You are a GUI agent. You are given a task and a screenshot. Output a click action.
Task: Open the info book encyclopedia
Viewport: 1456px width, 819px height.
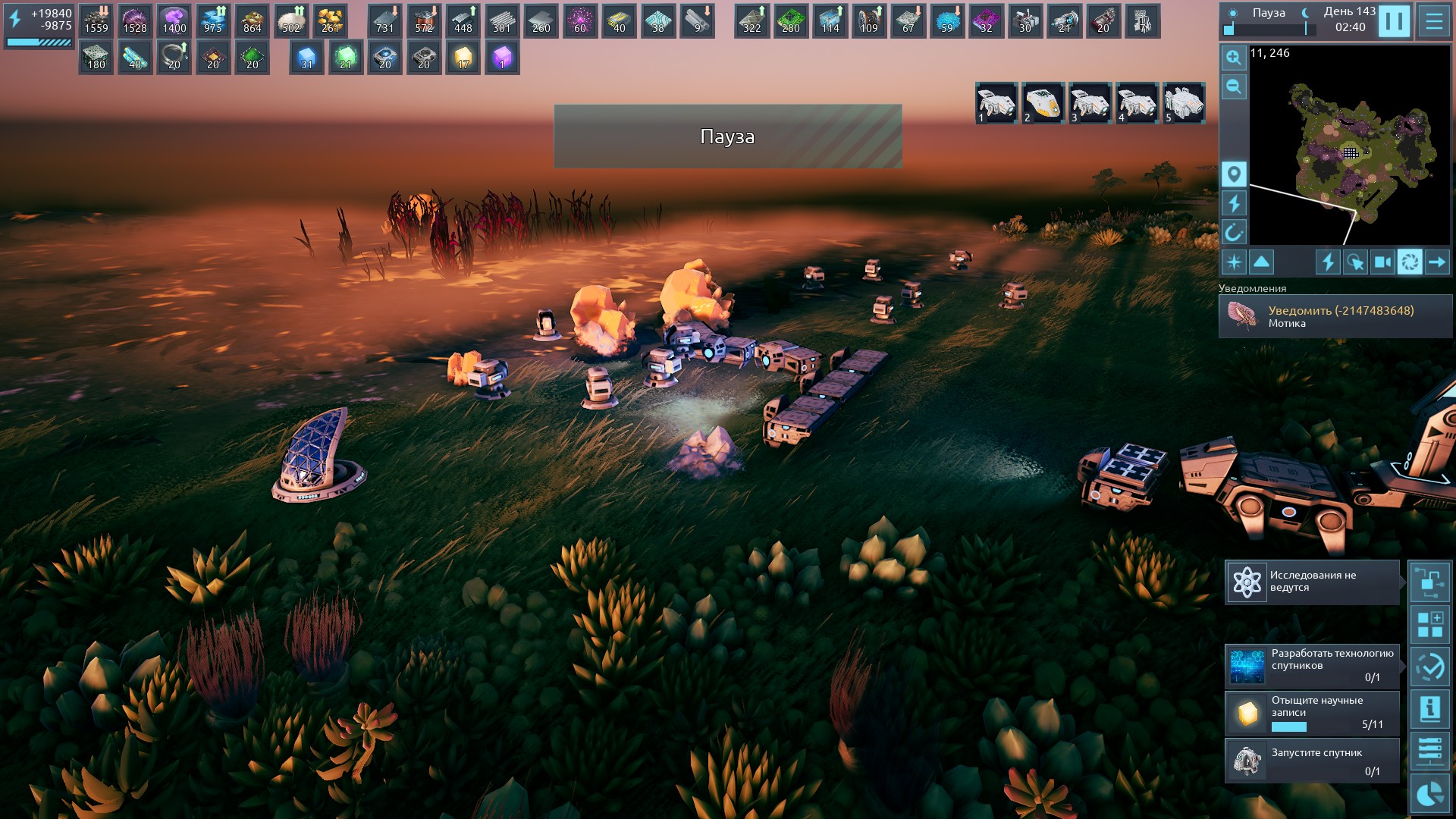(1429, 709)
